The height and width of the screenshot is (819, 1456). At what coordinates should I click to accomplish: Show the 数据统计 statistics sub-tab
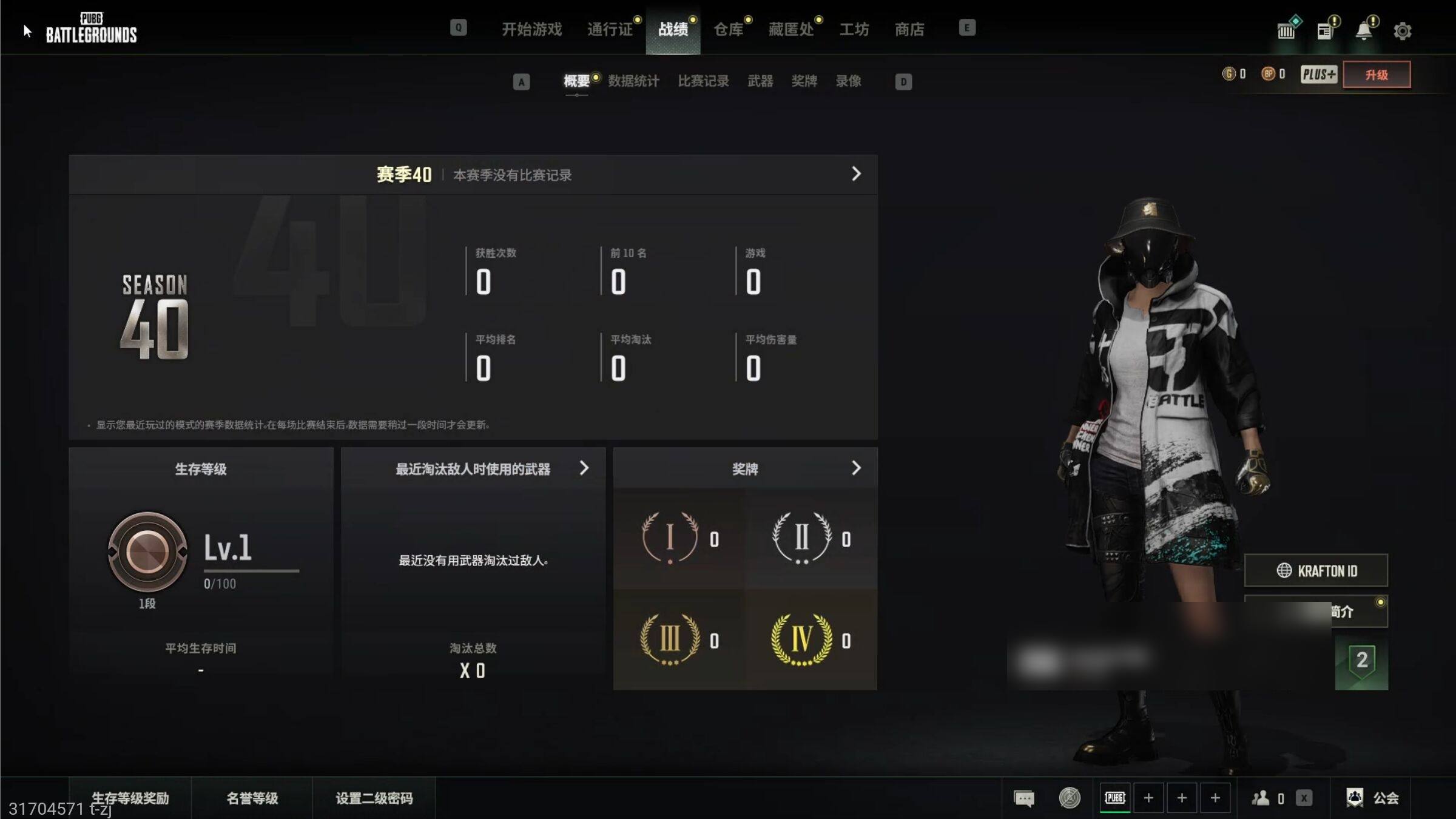click(x=633, y=81)
